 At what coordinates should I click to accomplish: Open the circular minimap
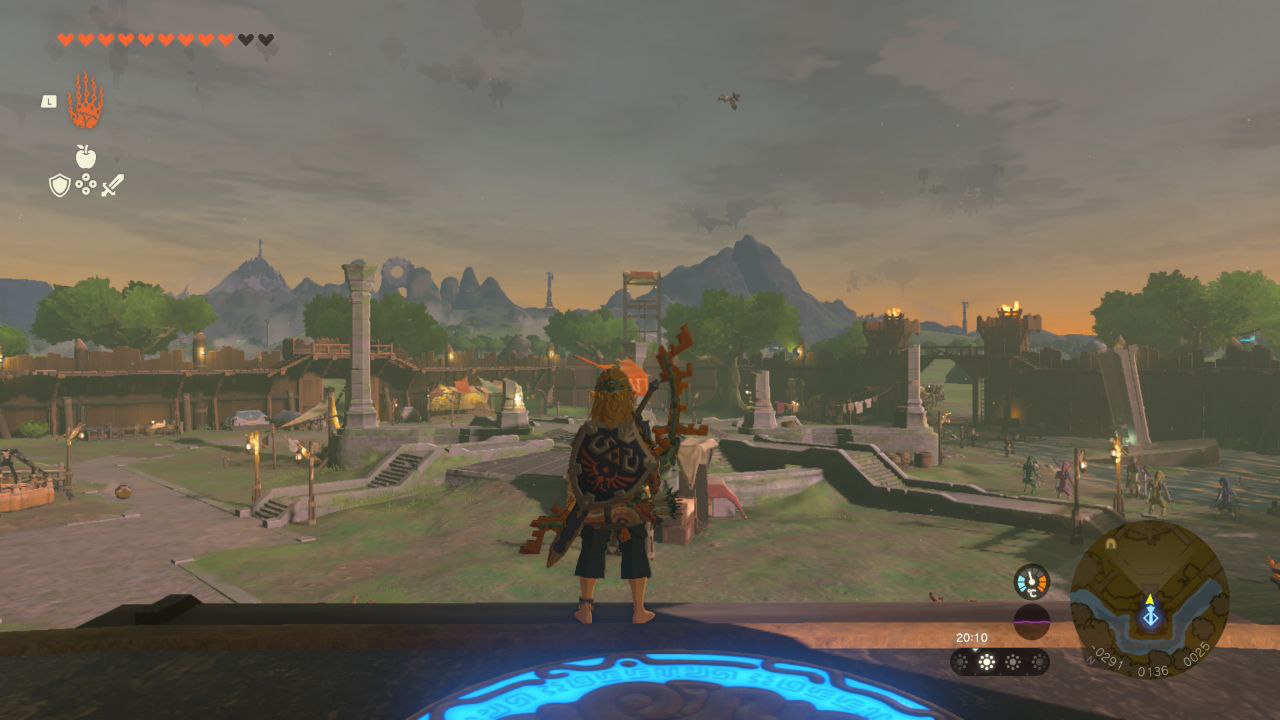1149,599
